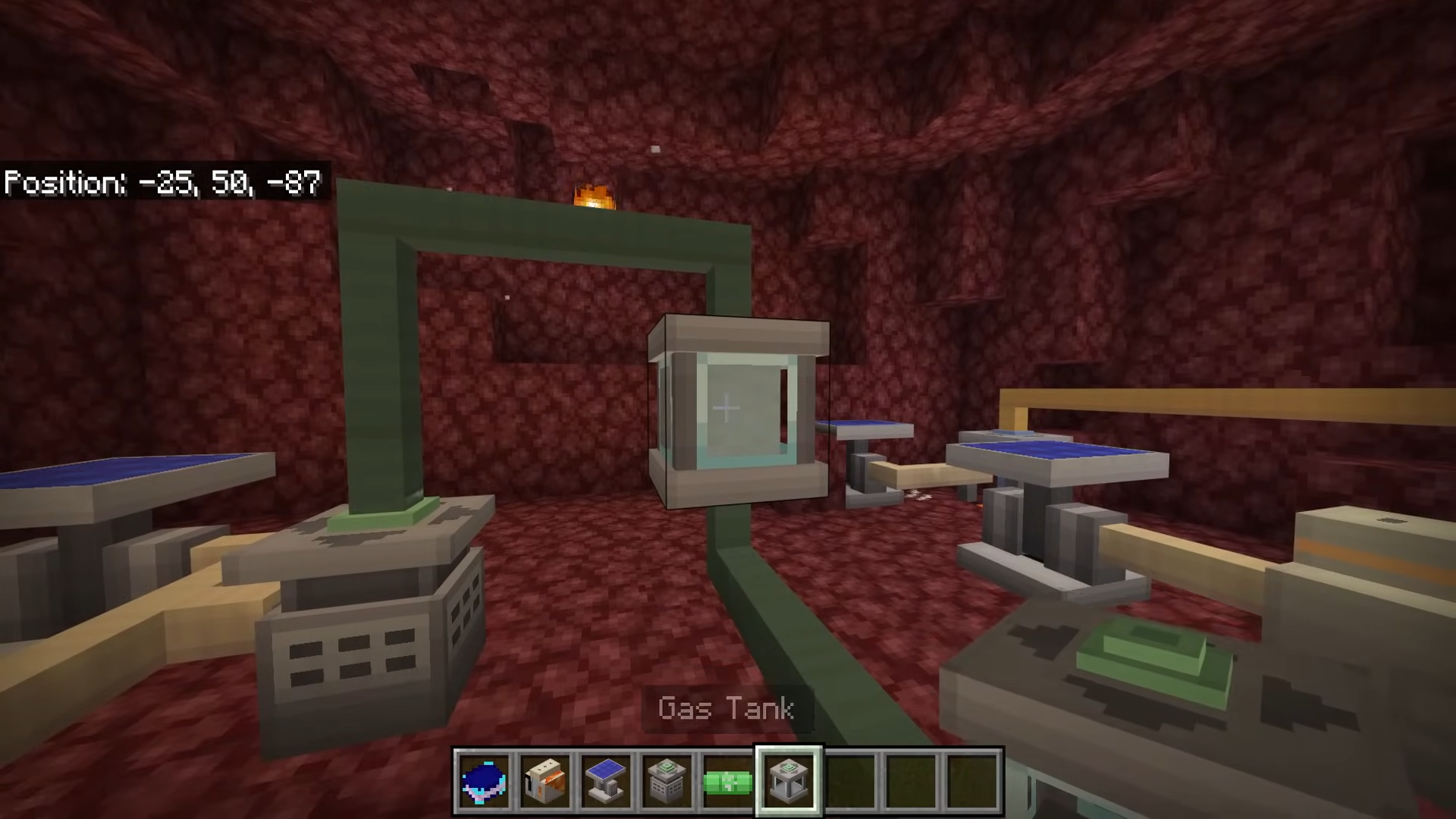This screenshot has width=1456, height=819.
Task: Select the green pipe item slot
Action: pos(727,782)
